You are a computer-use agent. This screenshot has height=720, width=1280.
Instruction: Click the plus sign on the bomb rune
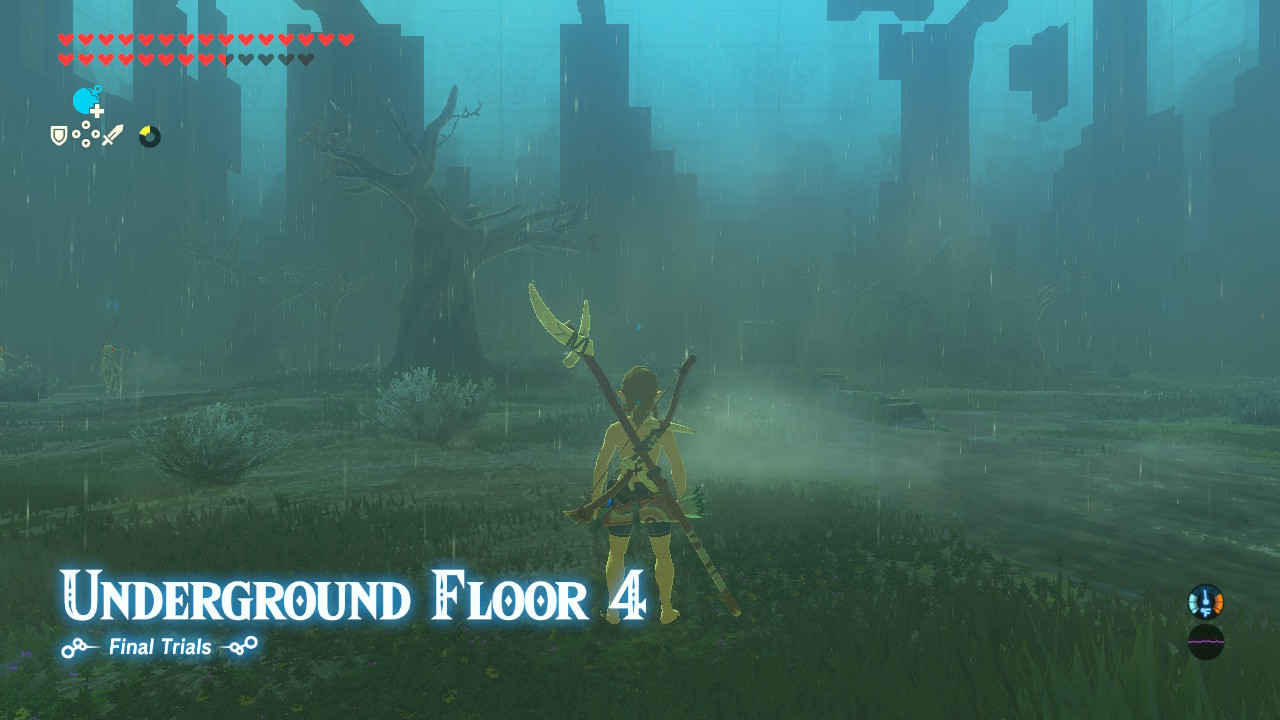click(x=97, y=110)
